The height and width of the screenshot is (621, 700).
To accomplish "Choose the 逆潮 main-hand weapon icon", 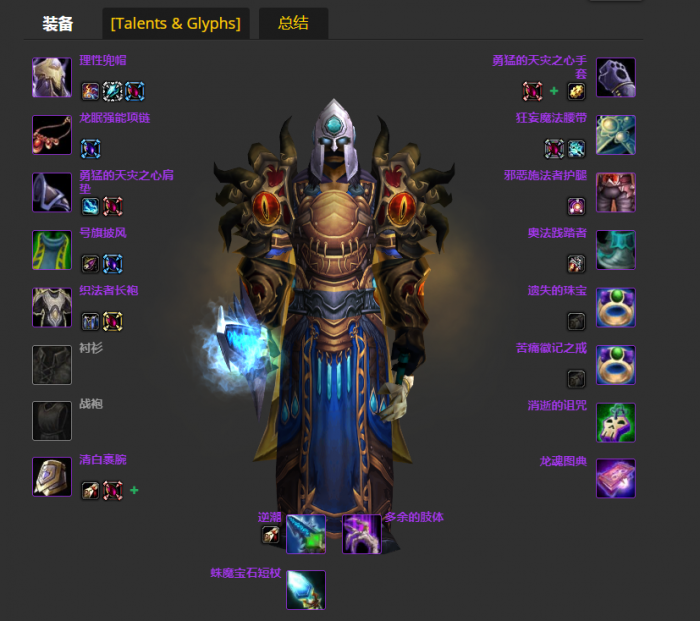I will pyautogui.click(x=305, y=534).
